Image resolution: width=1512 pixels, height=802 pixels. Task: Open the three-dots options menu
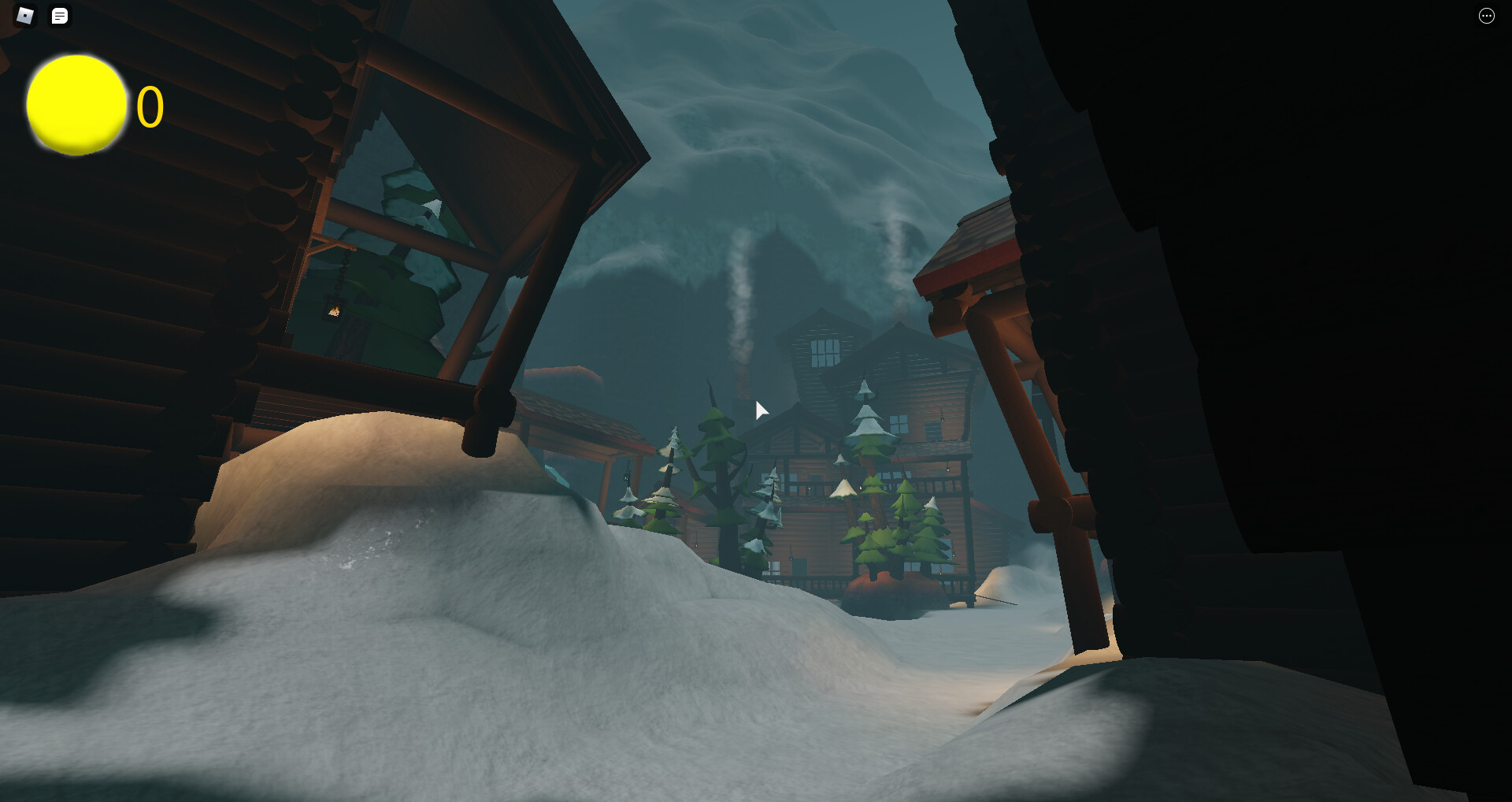tap(1486, 16)
